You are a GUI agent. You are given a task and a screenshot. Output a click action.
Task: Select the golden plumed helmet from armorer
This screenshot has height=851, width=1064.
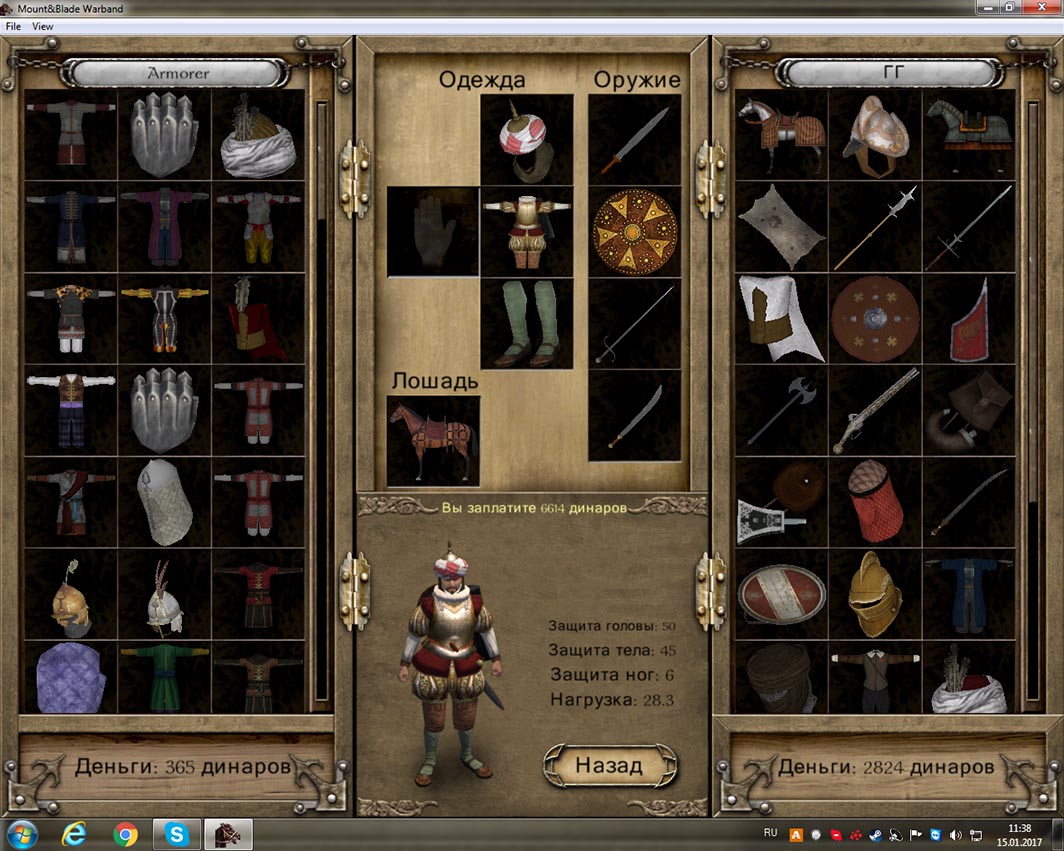71,594
